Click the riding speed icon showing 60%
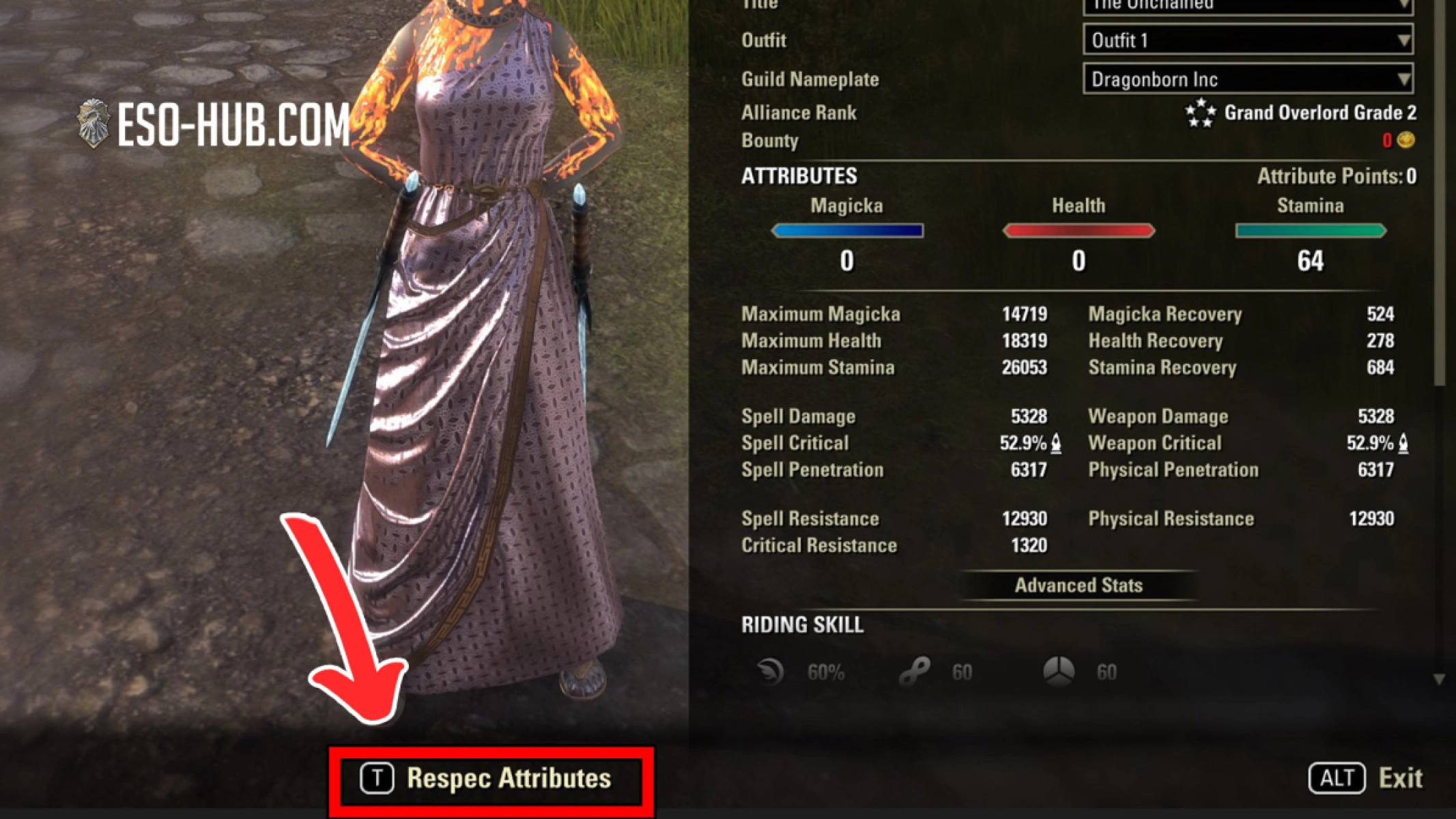 pyautogui.click(x=770, y=671)
